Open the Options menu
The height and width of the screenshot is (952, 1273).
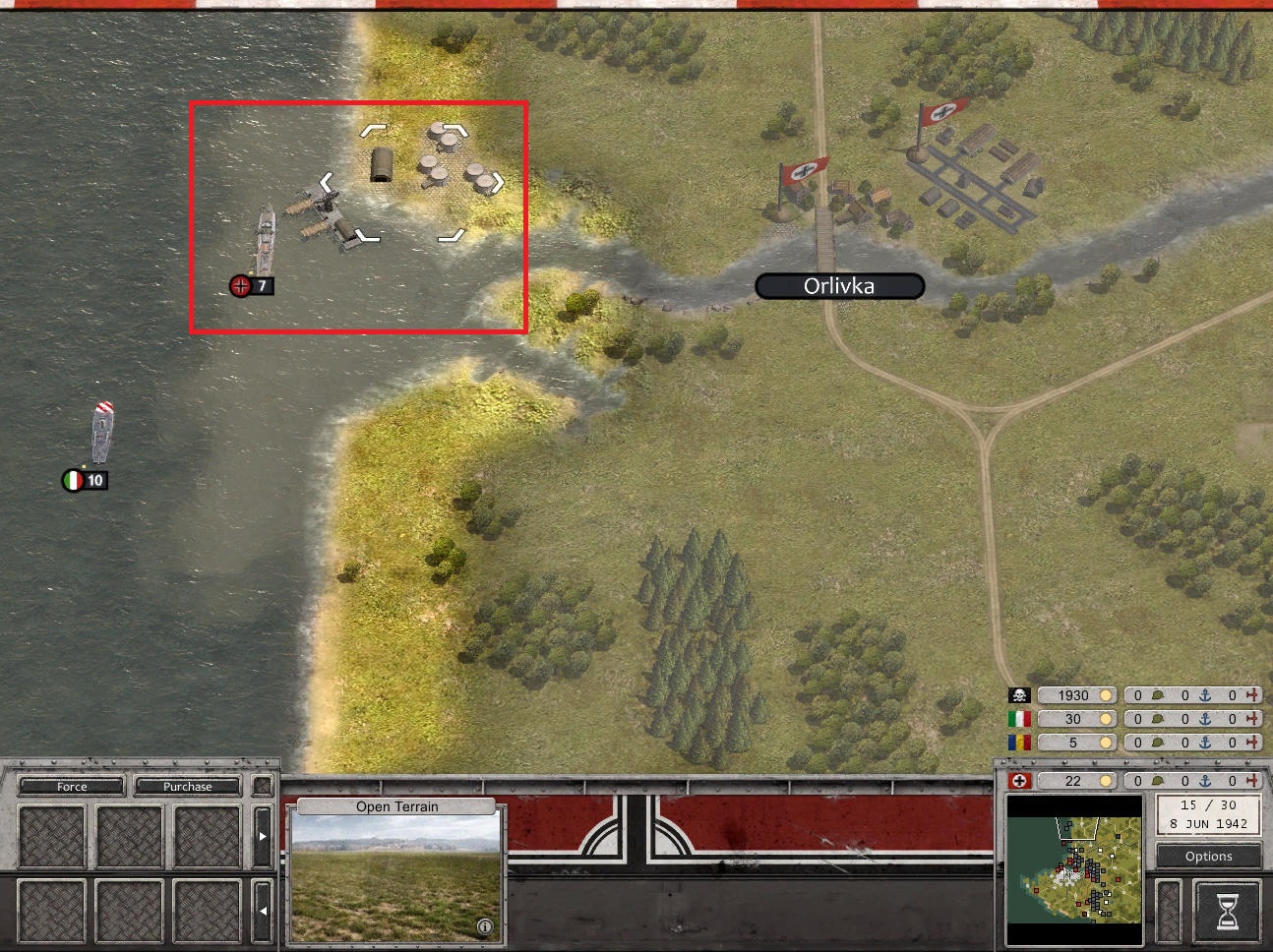point(1208,856)
